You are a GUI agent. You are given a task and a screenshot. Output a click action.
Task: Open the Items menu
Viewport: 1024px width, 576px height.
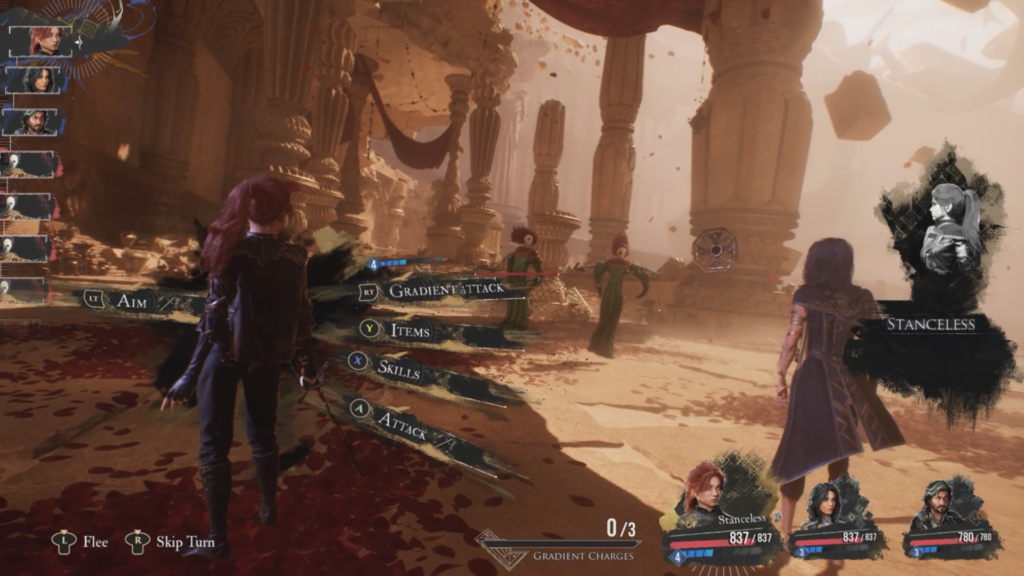410,327
